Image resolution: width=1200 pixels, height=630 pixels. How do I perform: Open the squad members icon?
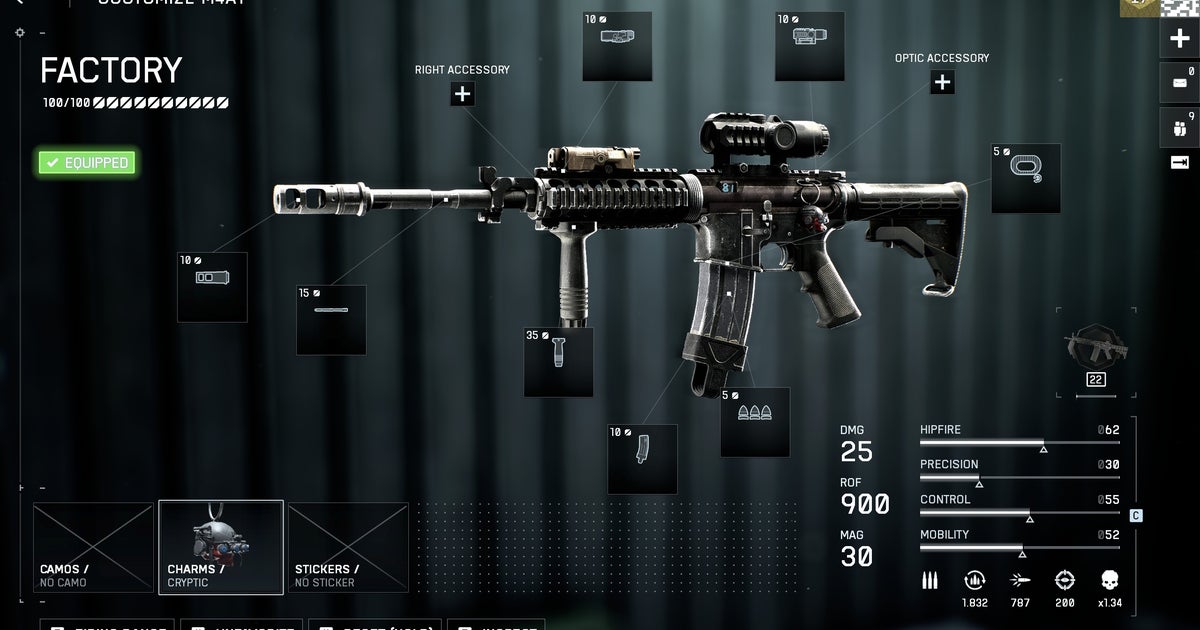pyautogui.click(x=1179, y=127)
